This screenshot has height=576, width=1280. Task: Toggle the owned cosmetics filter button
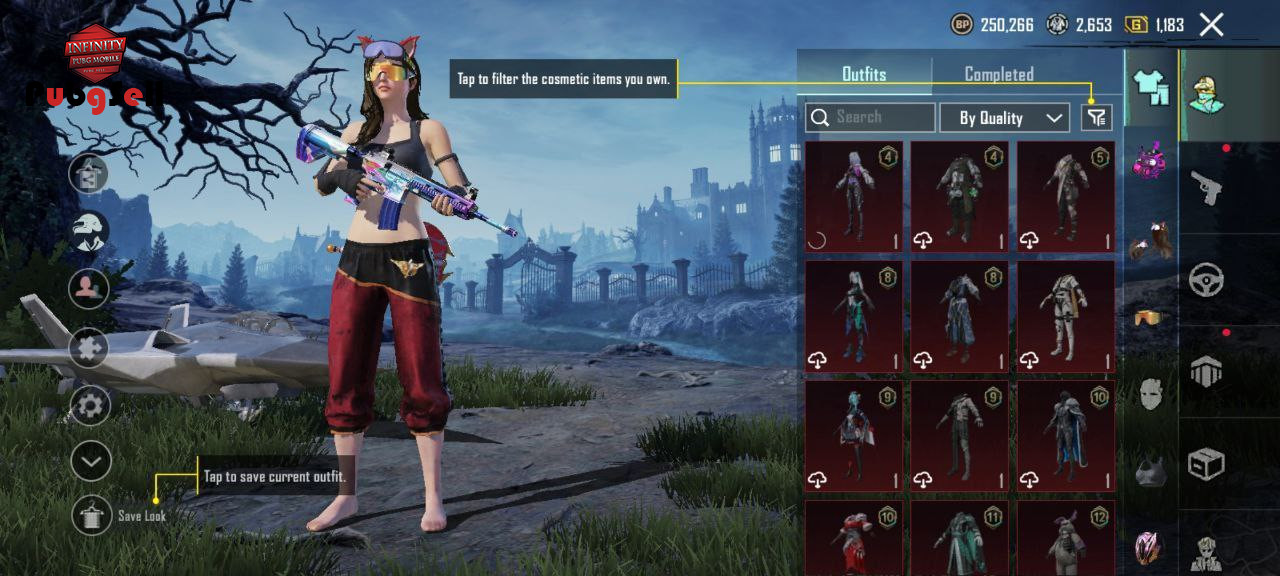coord(1097,118)
